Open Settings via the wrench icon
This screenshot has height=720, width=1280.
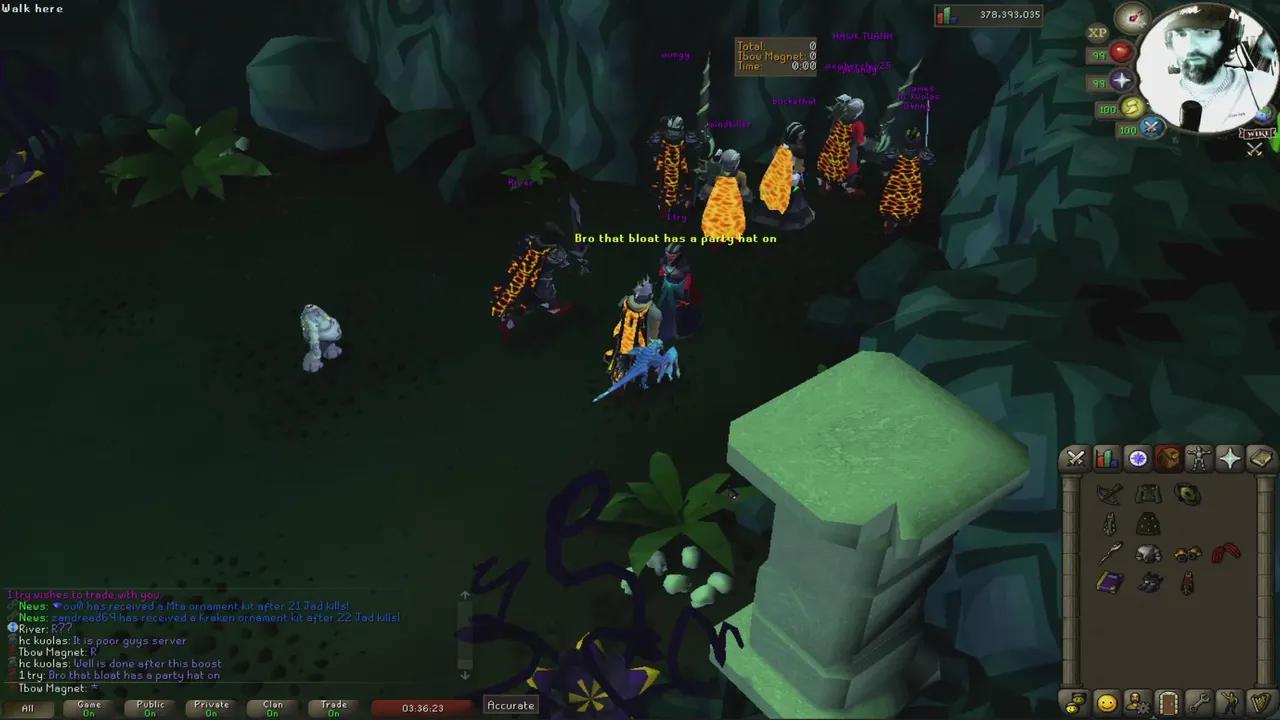[x=1199, y=702]
